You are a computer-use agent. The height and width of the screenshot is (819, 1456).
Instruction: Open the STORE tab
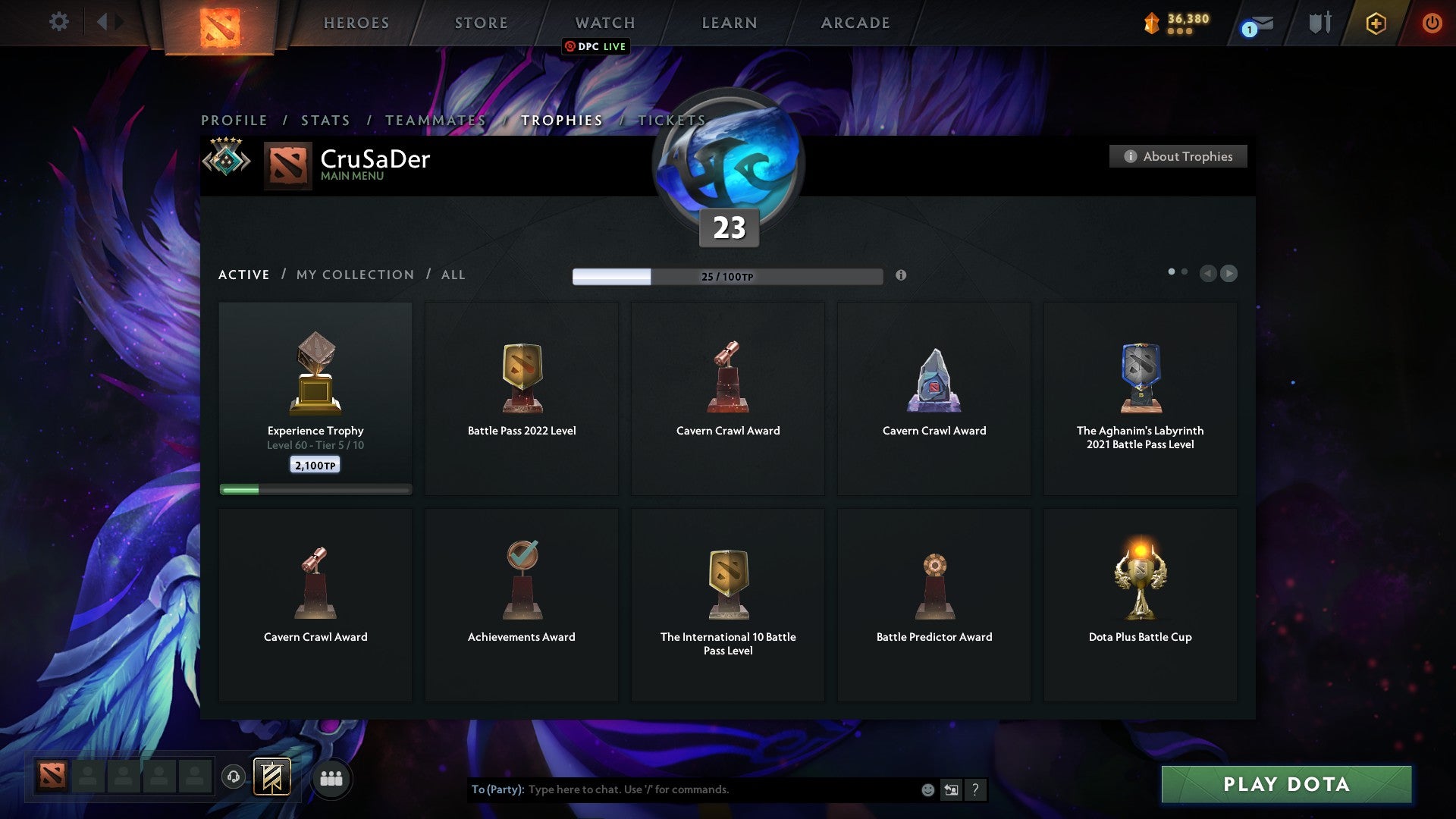click(481, 23)
